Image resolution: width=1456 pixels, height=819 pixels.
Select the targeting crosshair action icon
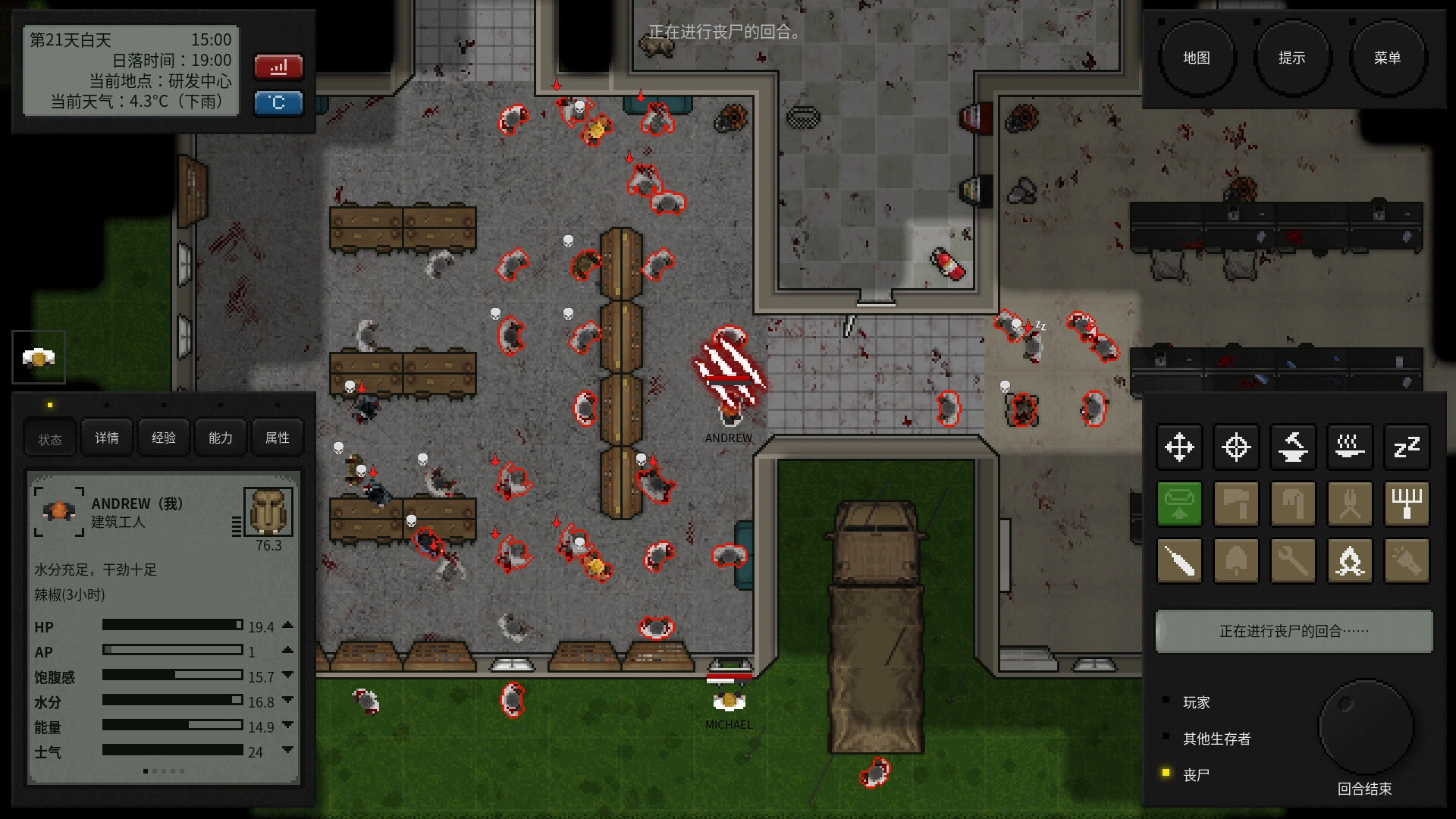pyautogui.click(x=1237, y=447)
